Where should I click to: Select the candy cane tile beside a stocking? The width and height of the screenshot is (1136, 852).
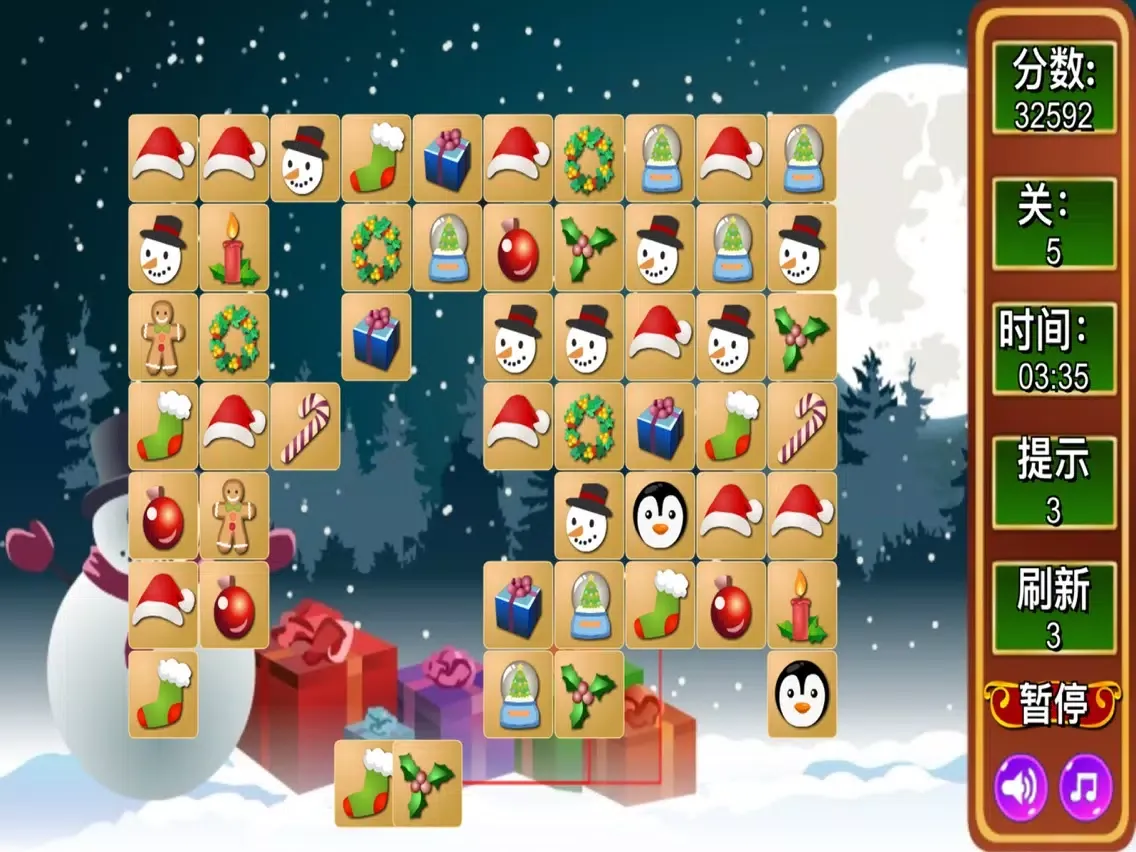tap(802, 426)
